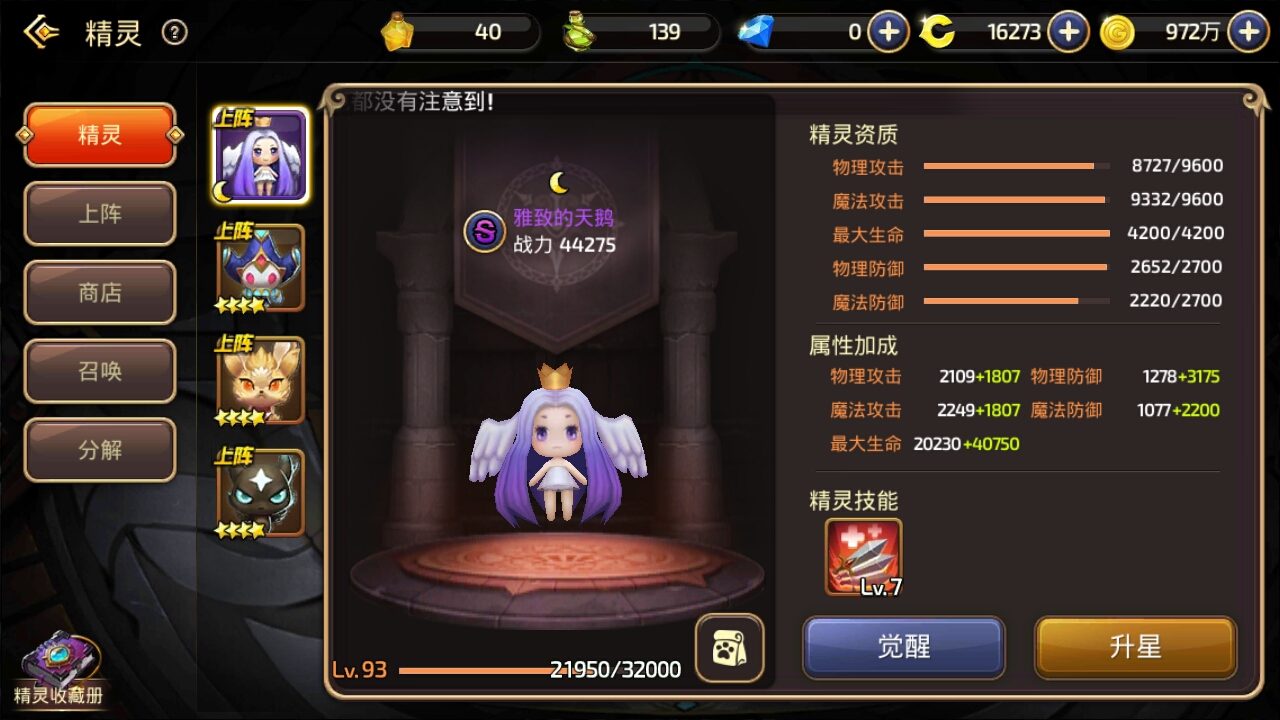This screenshot has width=1280, height=720.
Task: Switch to the 召唤 summon tab
Action: pyautogui.click(x=100, y=371)
